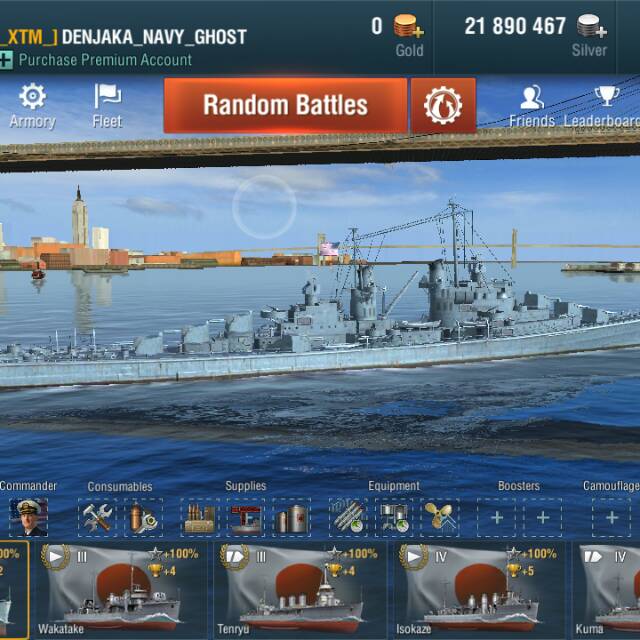
Task: Select the Commander portrait slot
Action: [28, 517]
